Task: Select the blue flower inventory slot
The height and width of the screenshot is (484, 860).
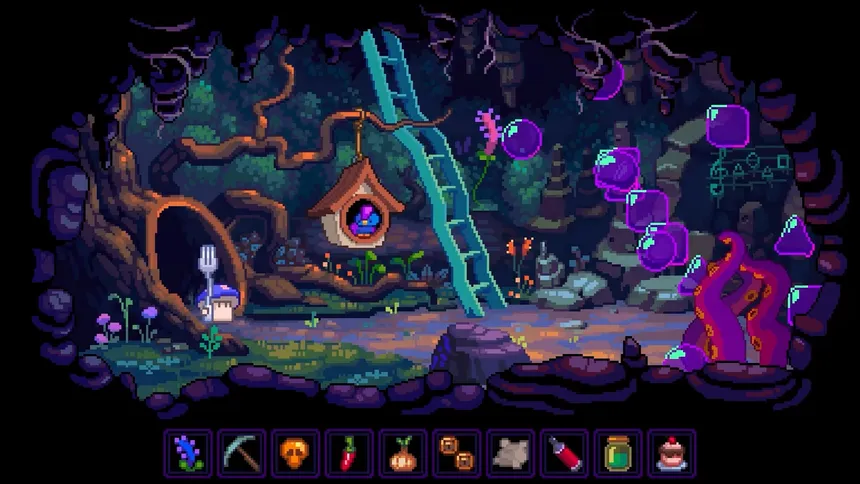Action: pos(188,454)
